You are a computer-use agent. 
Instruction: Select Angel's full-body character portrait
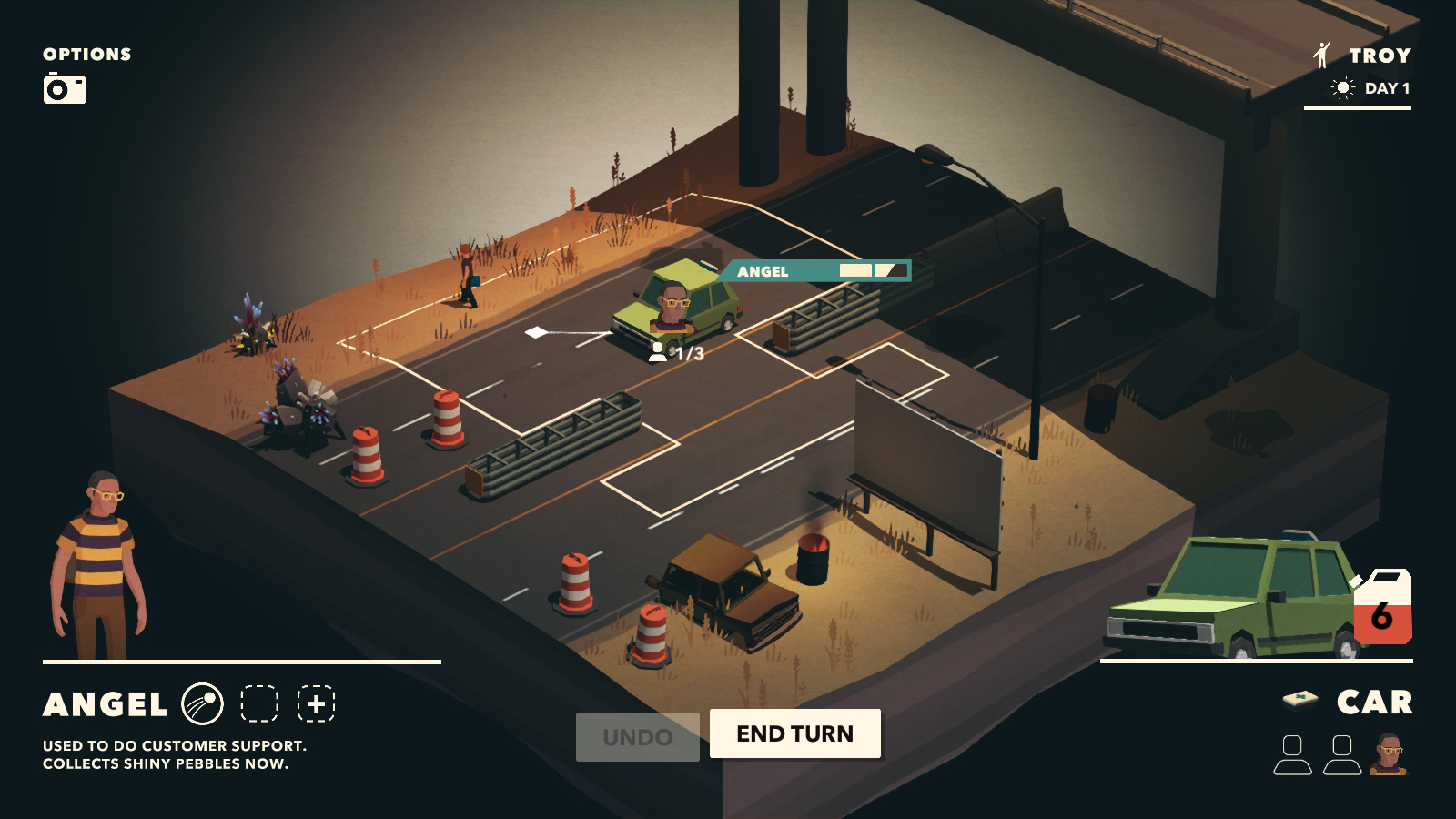98,565
